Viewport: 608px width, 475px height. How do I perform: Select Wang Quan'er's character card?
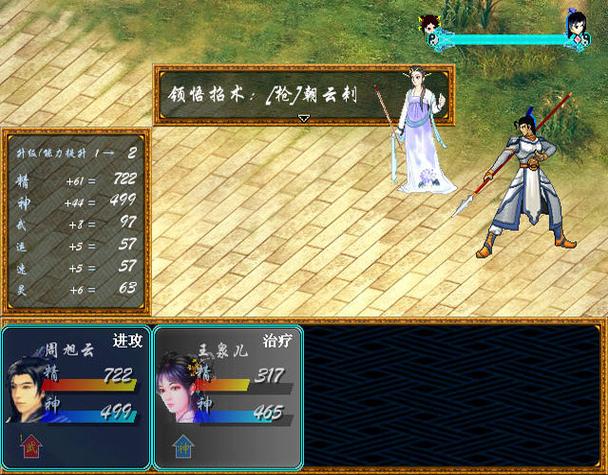[x=227, y=396]
